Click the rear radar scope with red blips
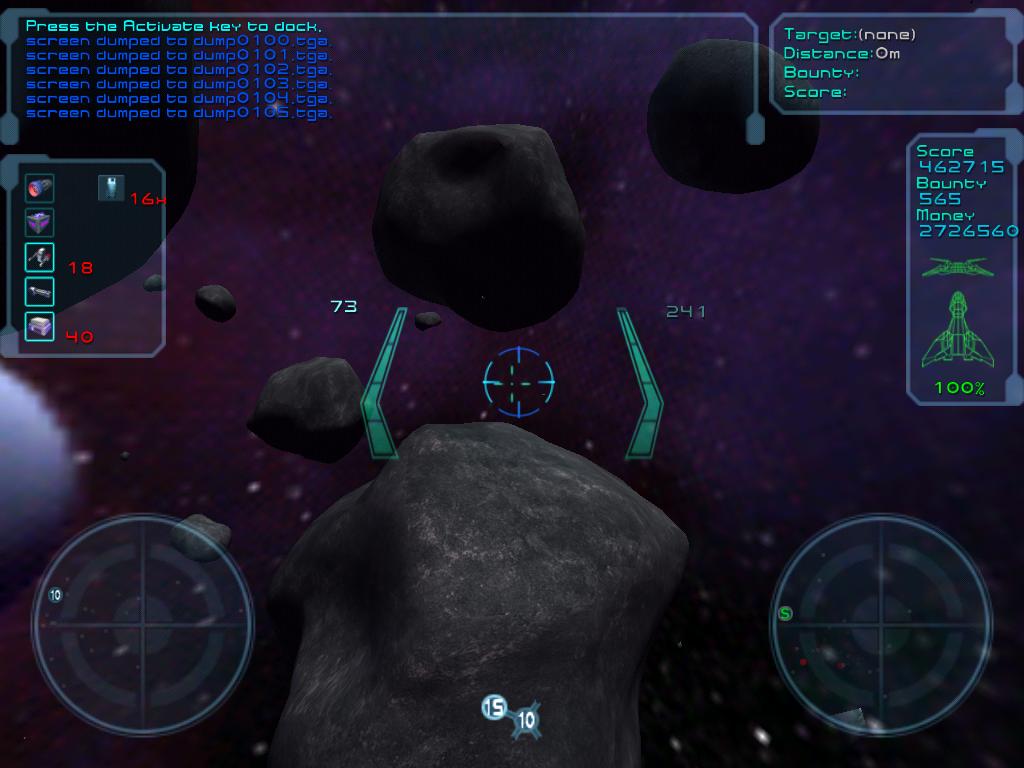Image resolution: width=1024 pixels, height=768 pixels. point(880,626)
